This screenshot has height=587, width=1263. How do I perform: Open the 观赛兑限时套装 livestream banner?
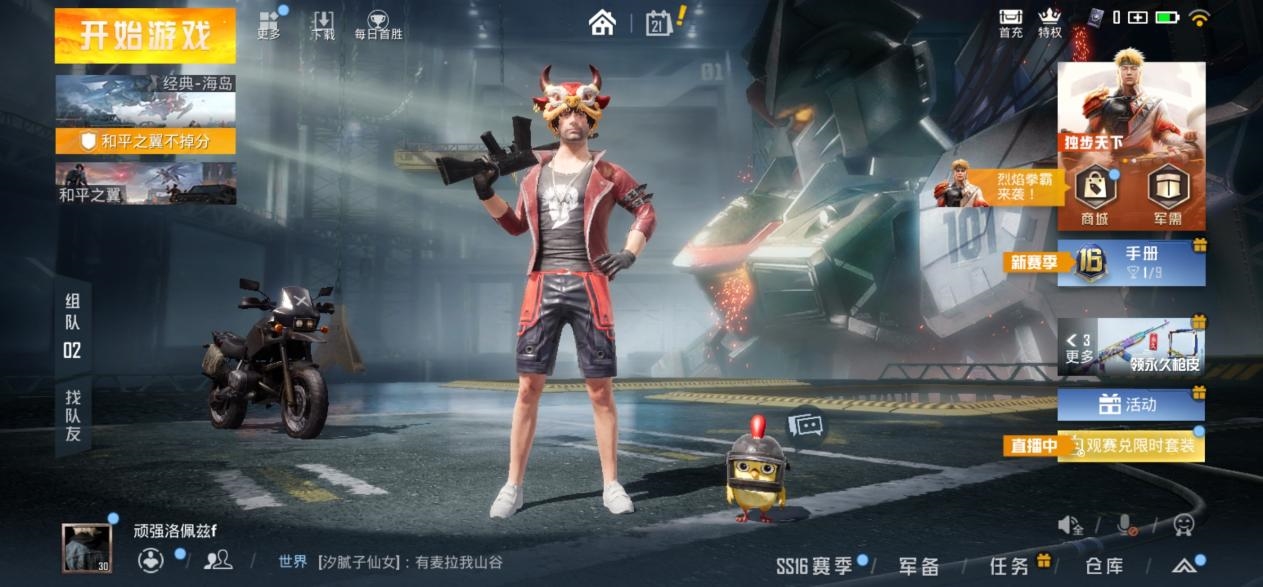tap(1131, 446)
